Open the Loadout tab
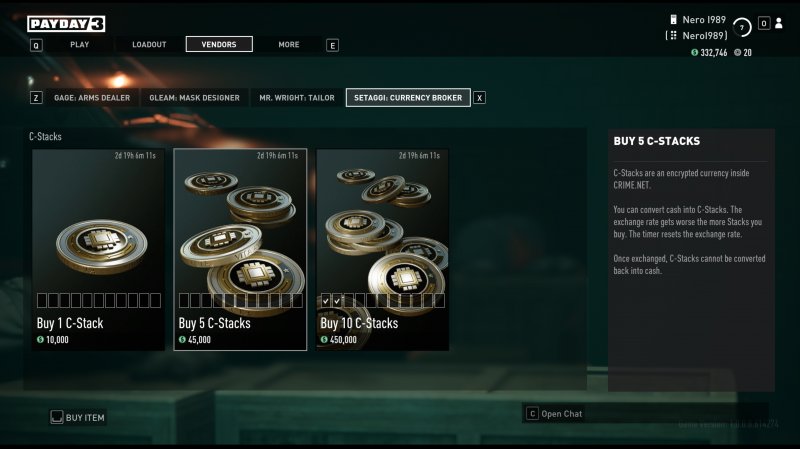Image resolution: width=800 pixels, height=449 pixels. pos(149,44)
